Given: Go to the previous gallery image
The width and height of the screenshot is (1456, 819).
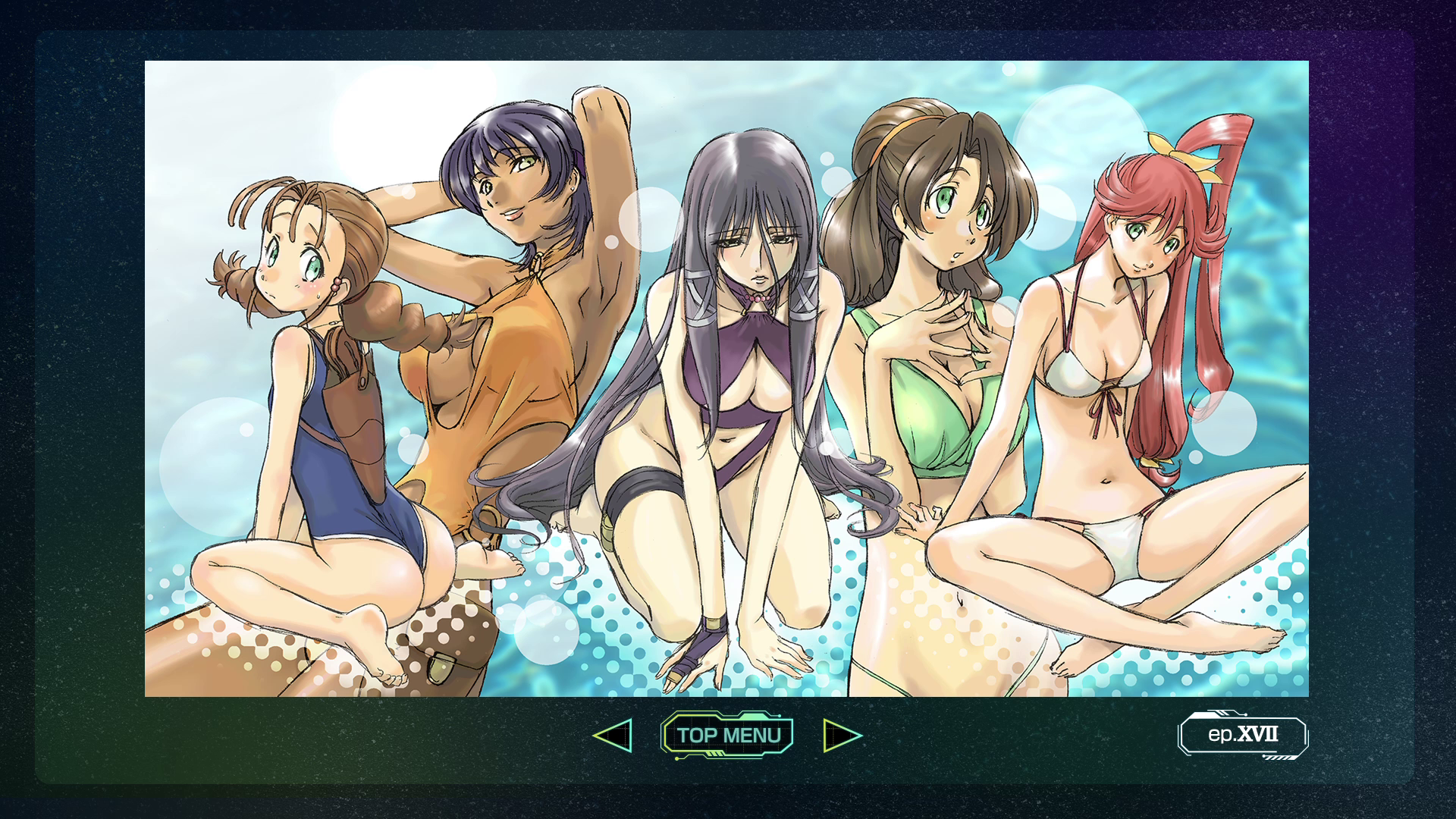Looking at the screenshot, I should point(613,735).
